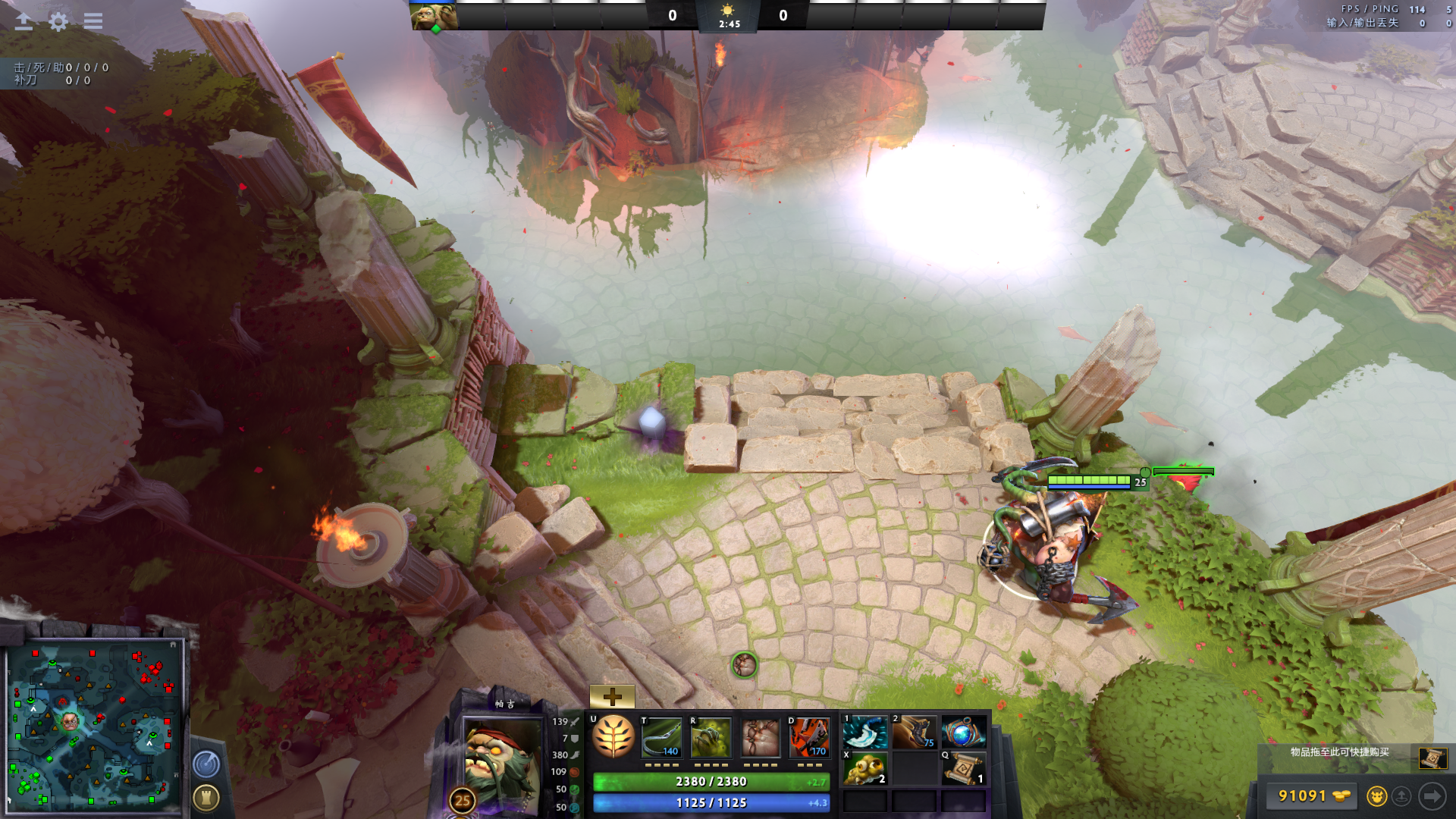Select Pudge's portrait in the top bar

click(x=435, y=16)
